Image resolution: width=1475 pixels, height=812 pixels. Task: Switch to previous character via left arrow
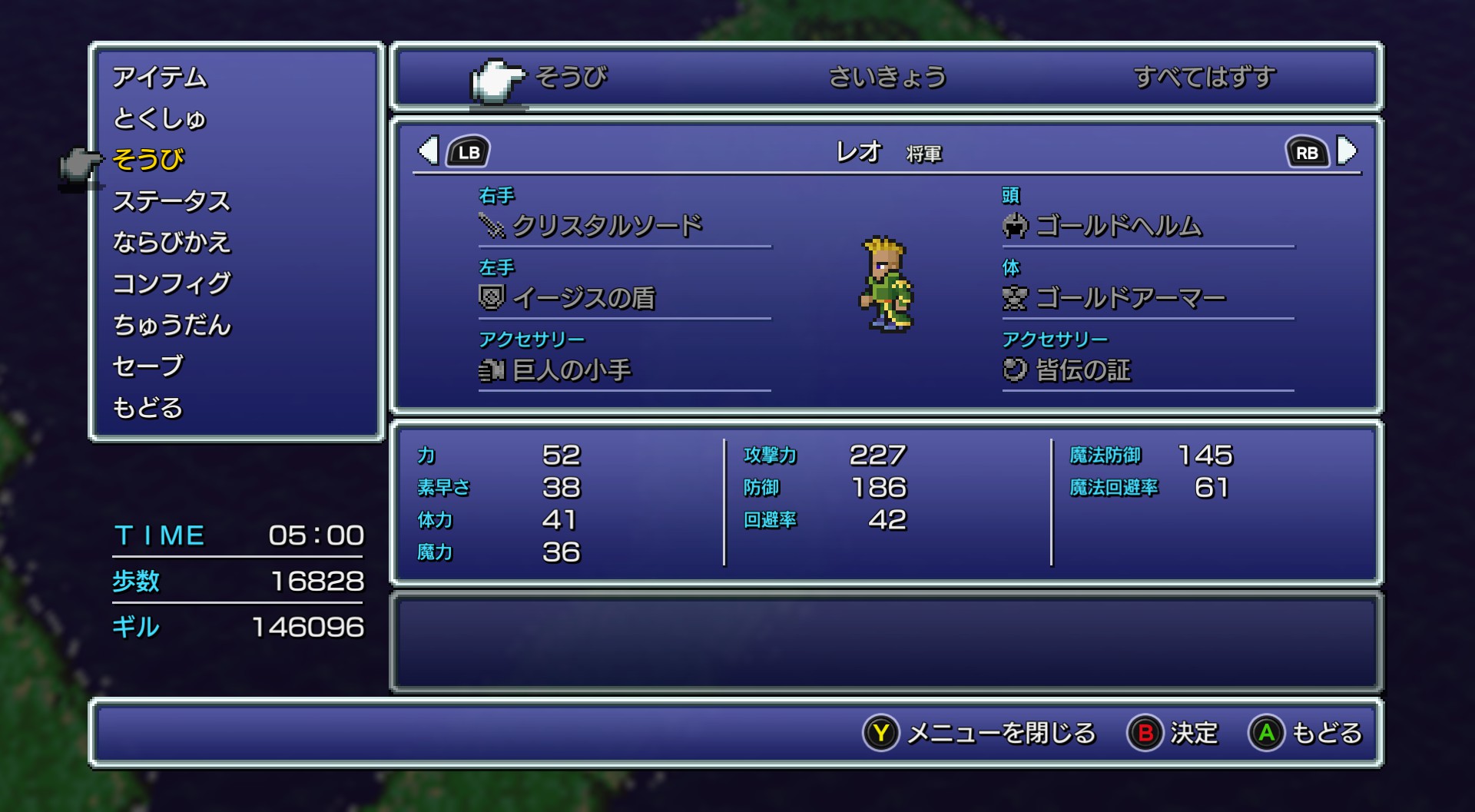tap(430, 151)
